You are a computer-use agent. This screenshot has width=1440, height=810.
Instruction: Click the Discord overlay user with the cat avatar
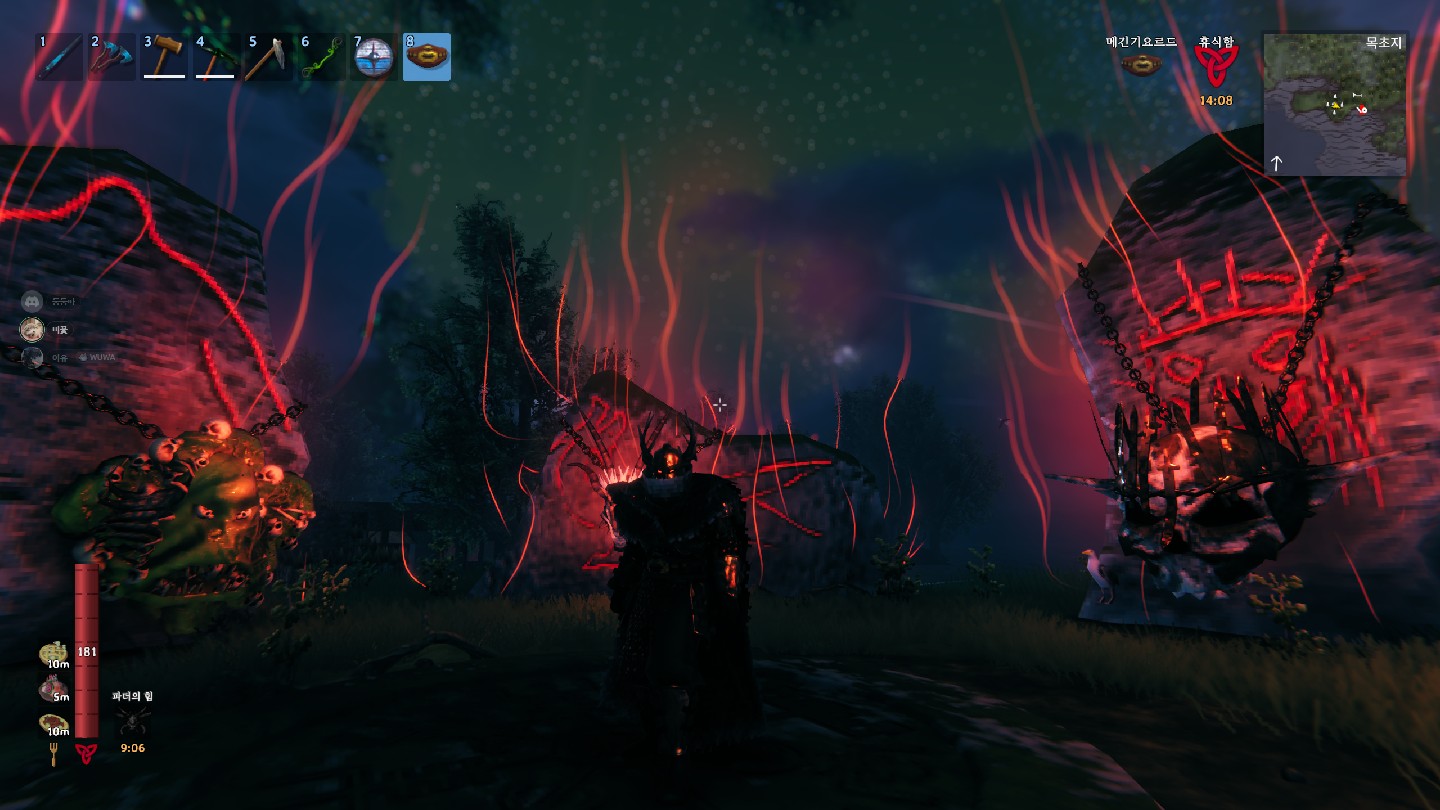tap(33, 328)
